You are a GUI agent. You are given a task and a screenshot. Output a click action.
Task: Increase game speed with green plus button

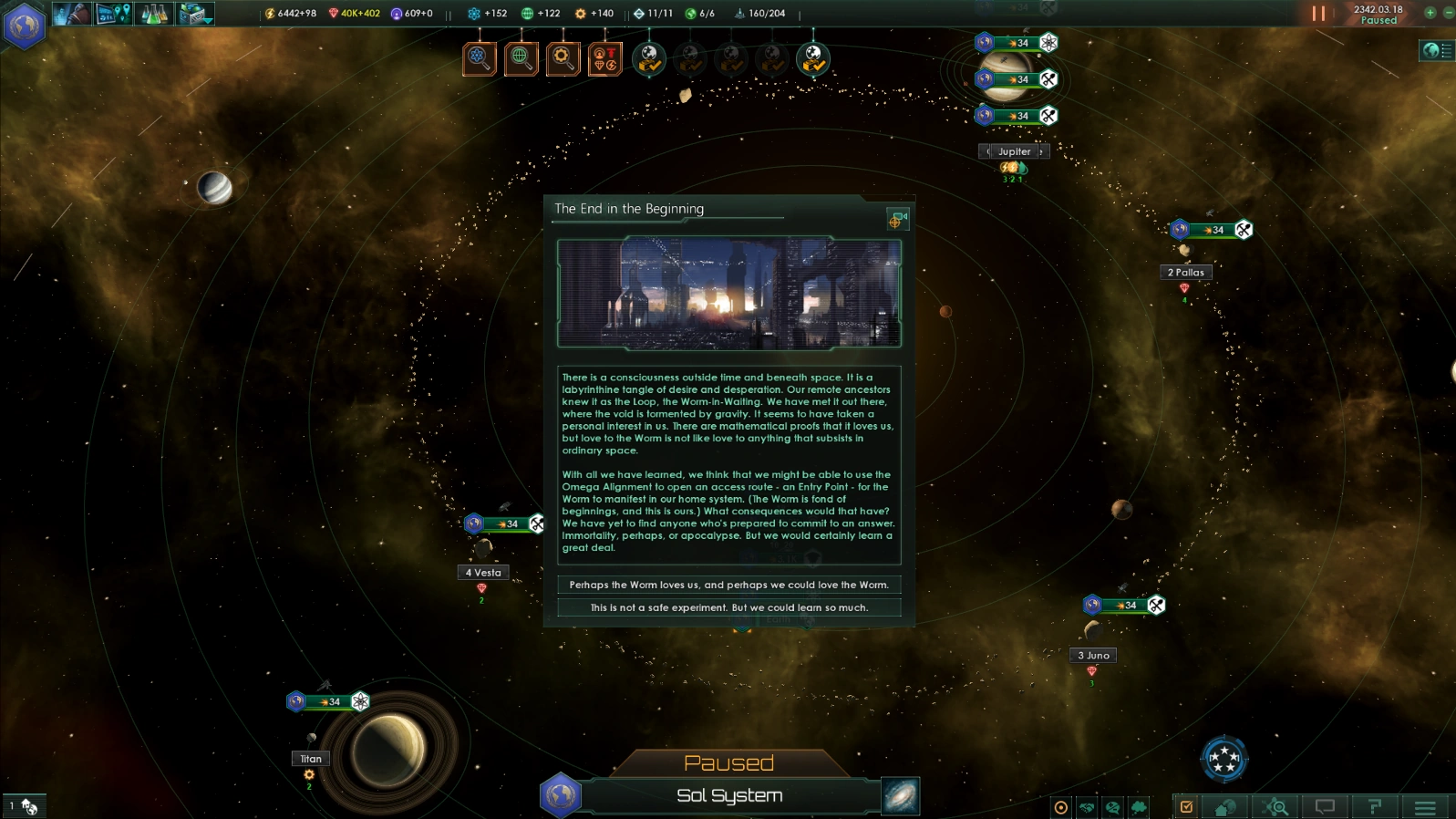[x=1430, y=13]
